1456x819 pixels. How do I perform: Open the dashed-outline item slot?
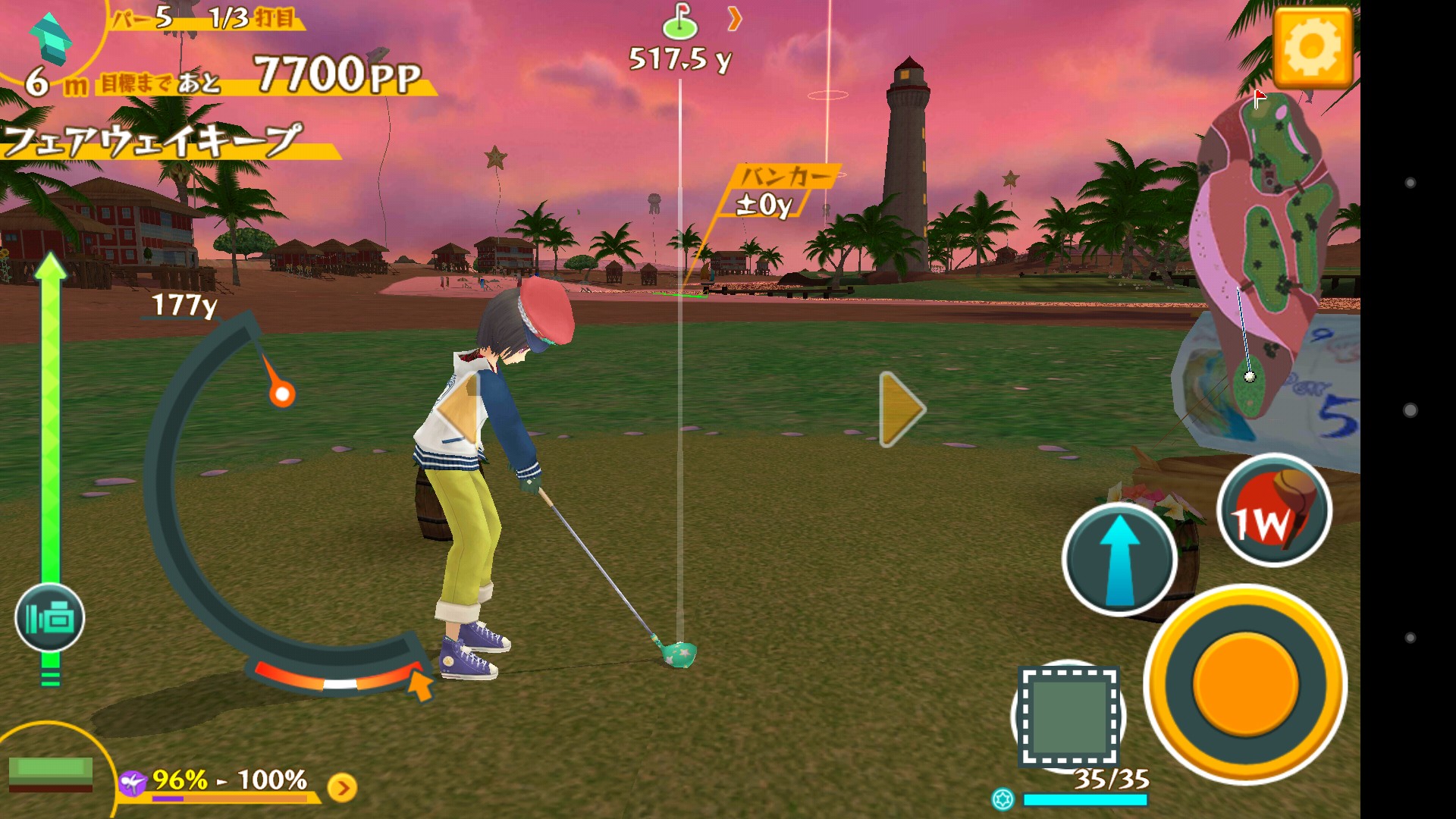click(1068, 716)
